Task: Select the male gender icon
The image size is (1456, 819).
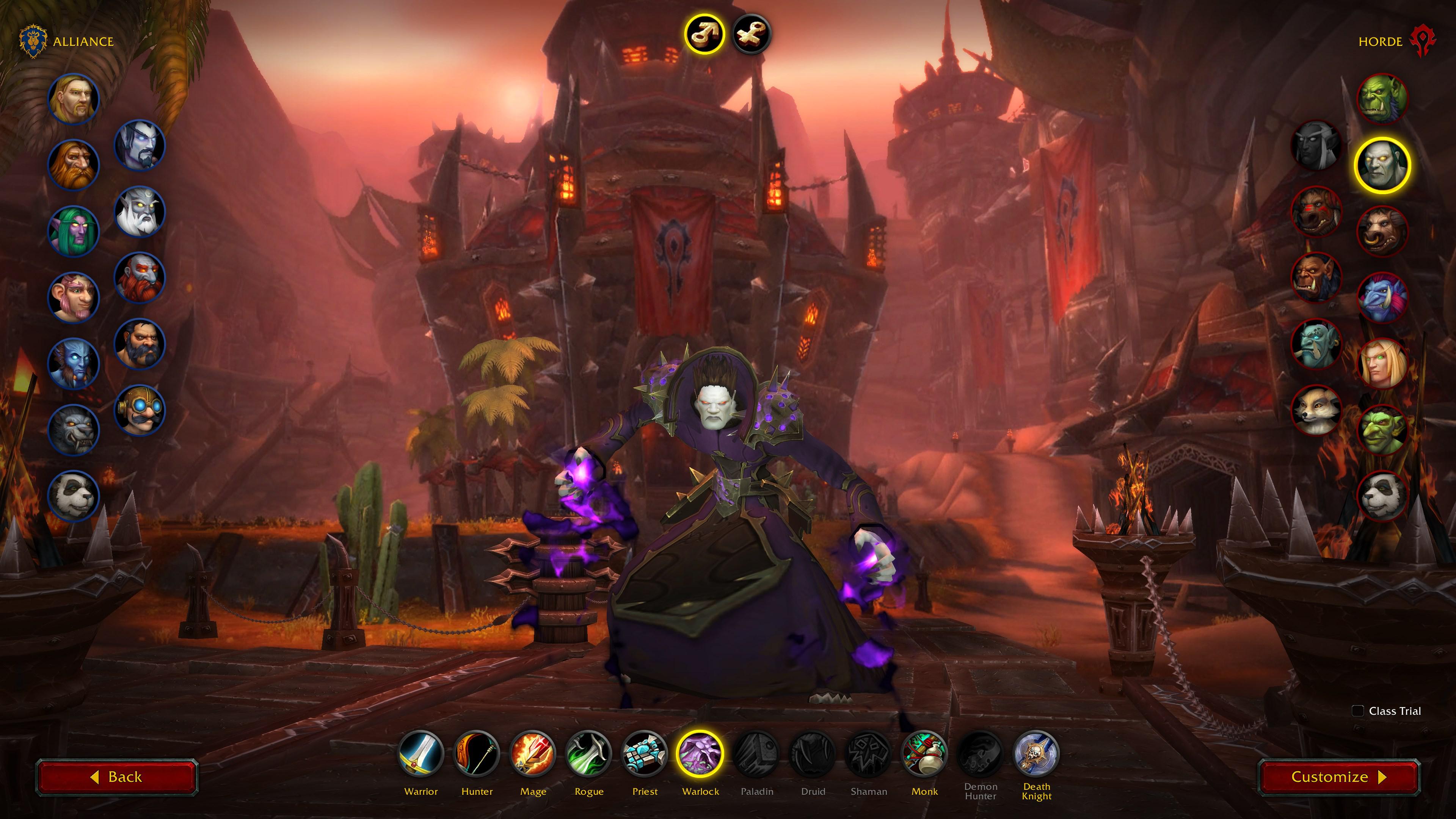Action: [704, 34]
